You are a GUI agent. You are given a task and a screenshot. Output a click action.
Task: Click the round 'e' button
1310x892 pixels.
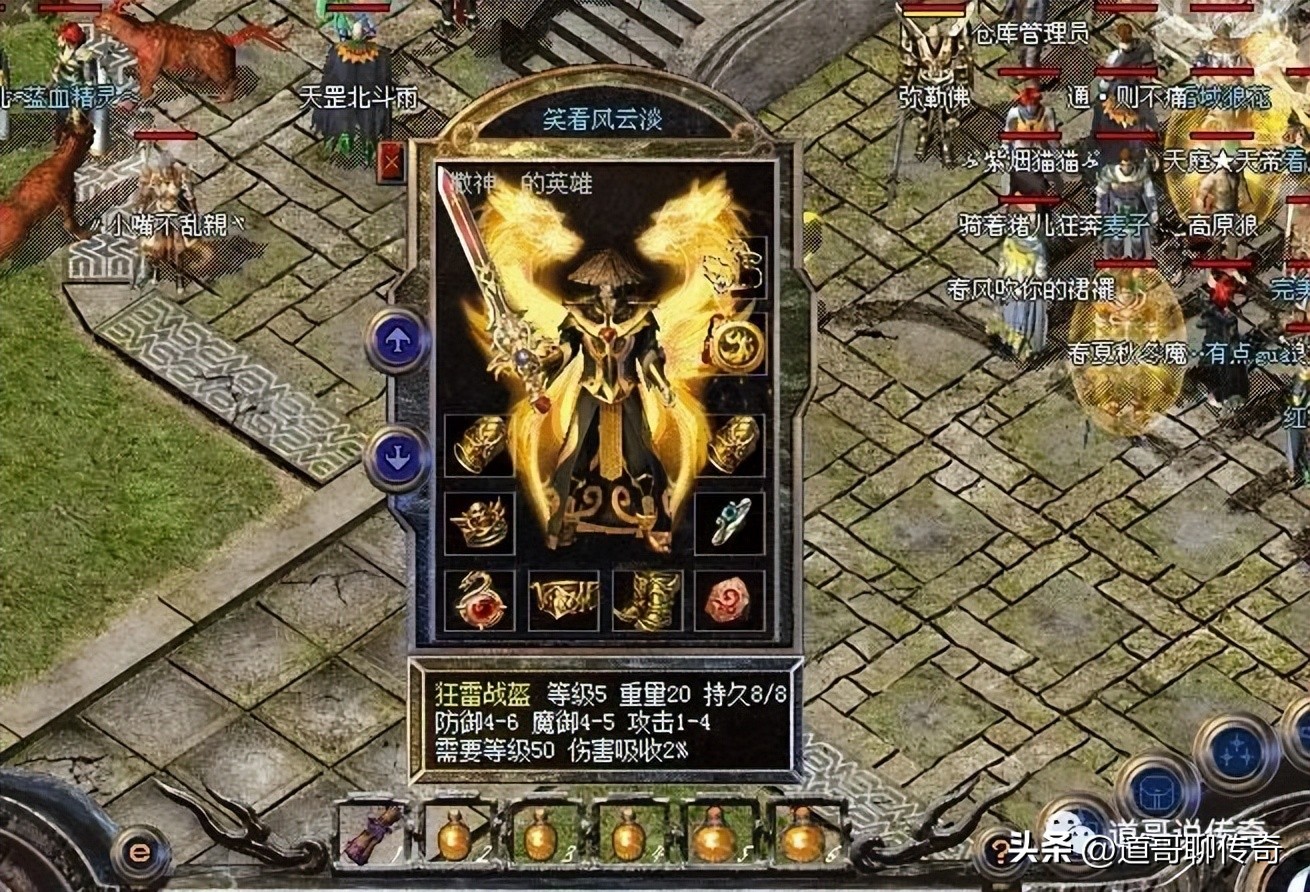pos(140,853)
